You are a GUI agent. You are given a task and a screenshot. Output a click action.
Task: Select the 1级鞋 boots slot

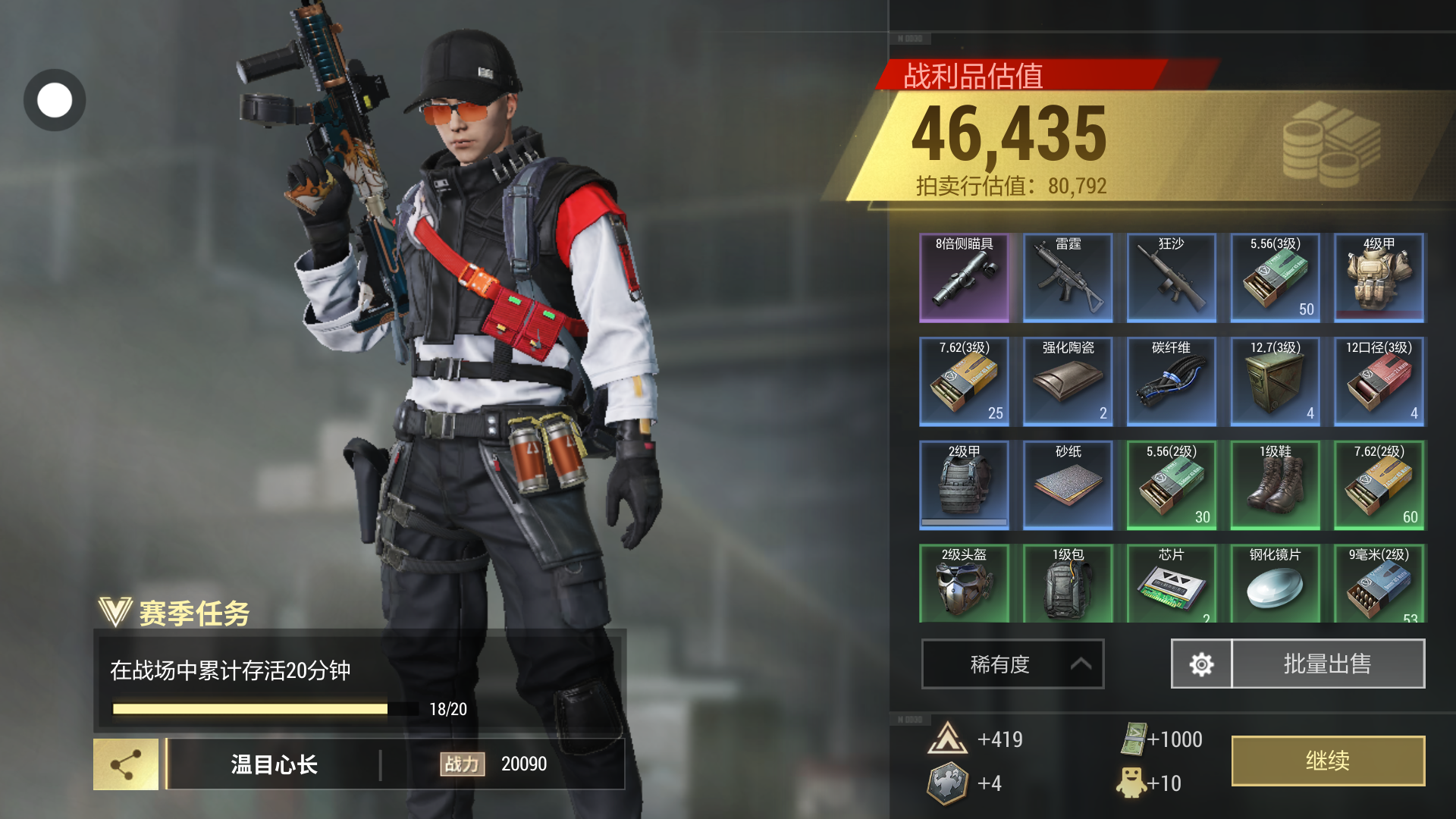(1276, 485)
